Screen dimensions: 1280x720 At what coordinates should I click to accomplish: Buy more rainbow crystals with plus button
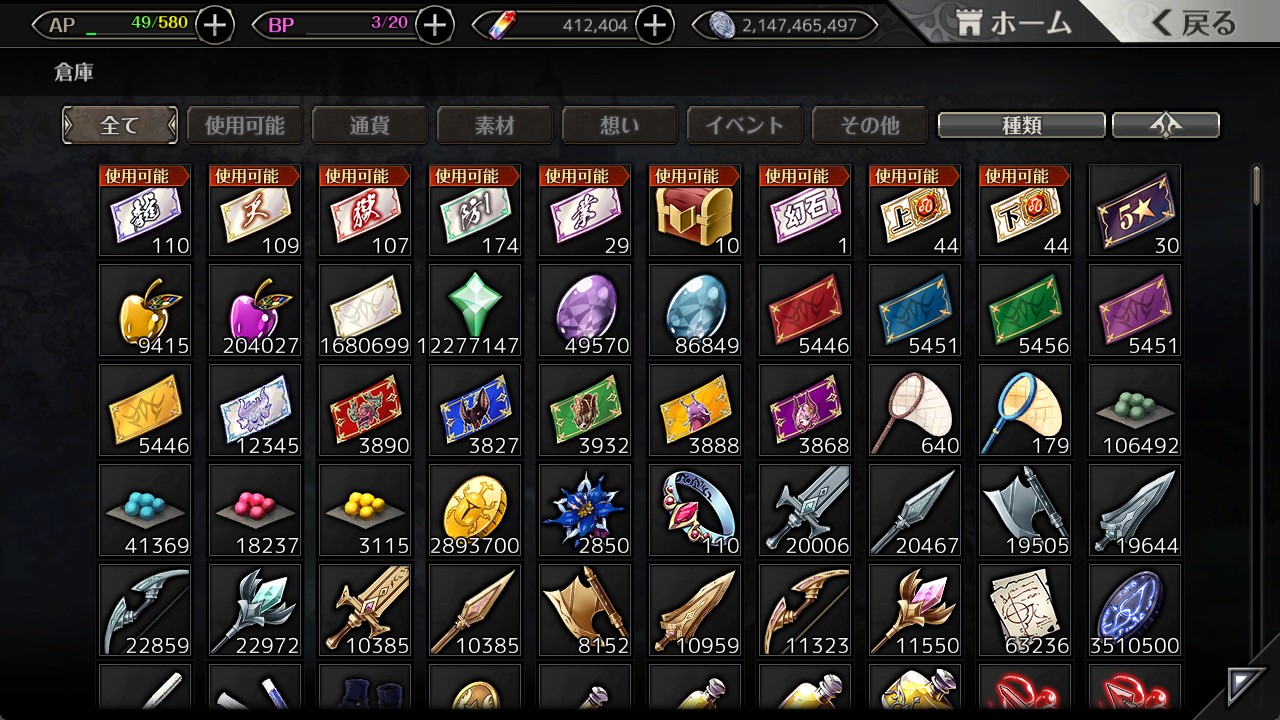[655, 25]
